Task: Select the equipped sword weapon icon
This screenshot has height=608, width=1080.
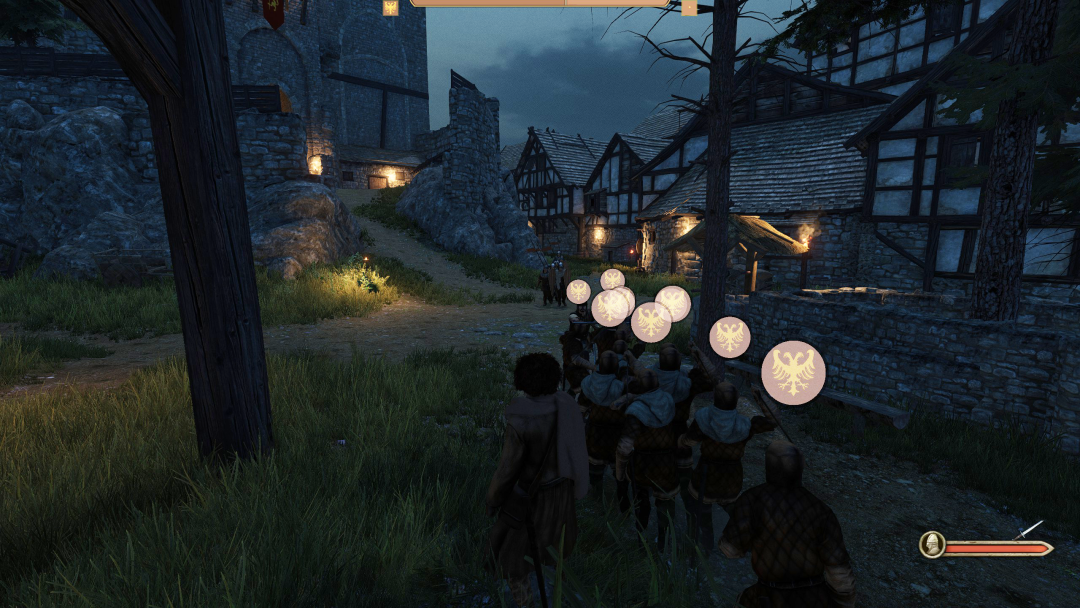Action: click(x=1031, y=530)
